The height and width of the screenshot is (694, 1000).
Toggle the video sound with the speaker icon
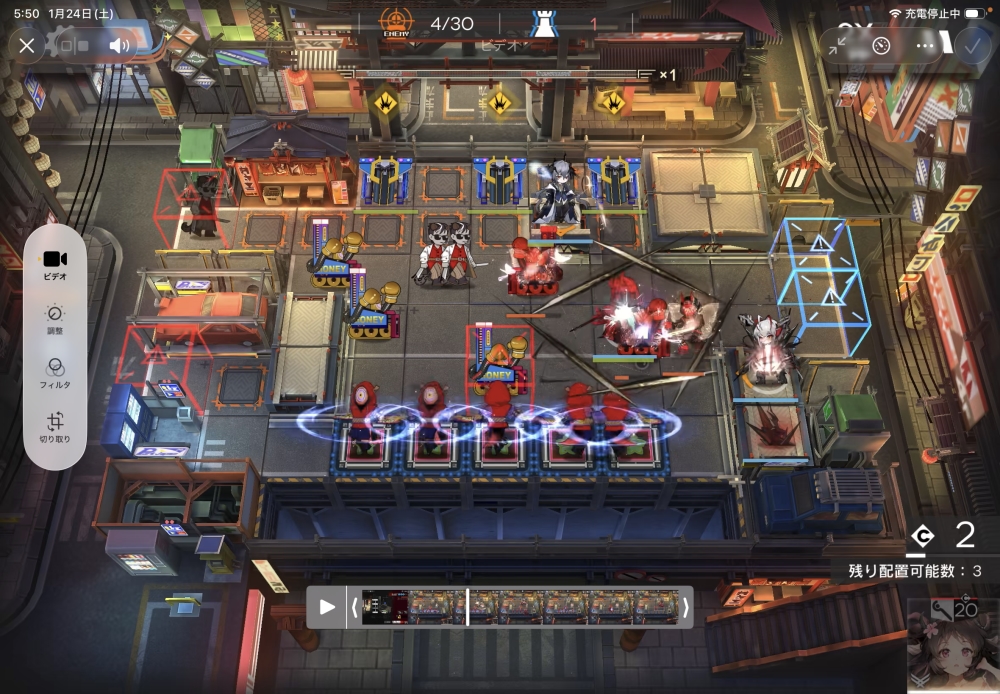coord(120,45)
